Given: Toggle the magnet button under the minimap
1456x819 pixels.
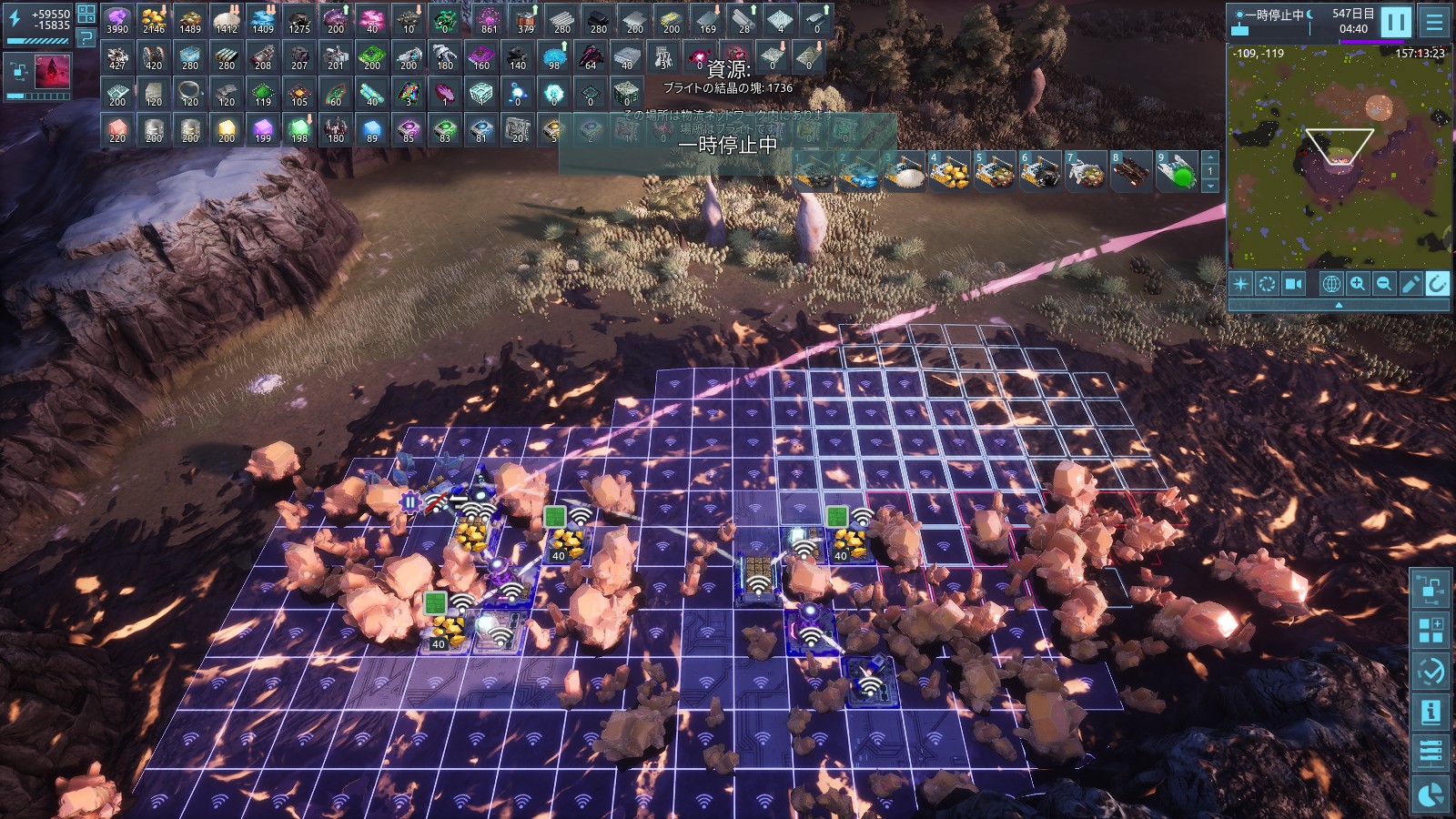Looking at the screenshot, I should click(1437, 284).
